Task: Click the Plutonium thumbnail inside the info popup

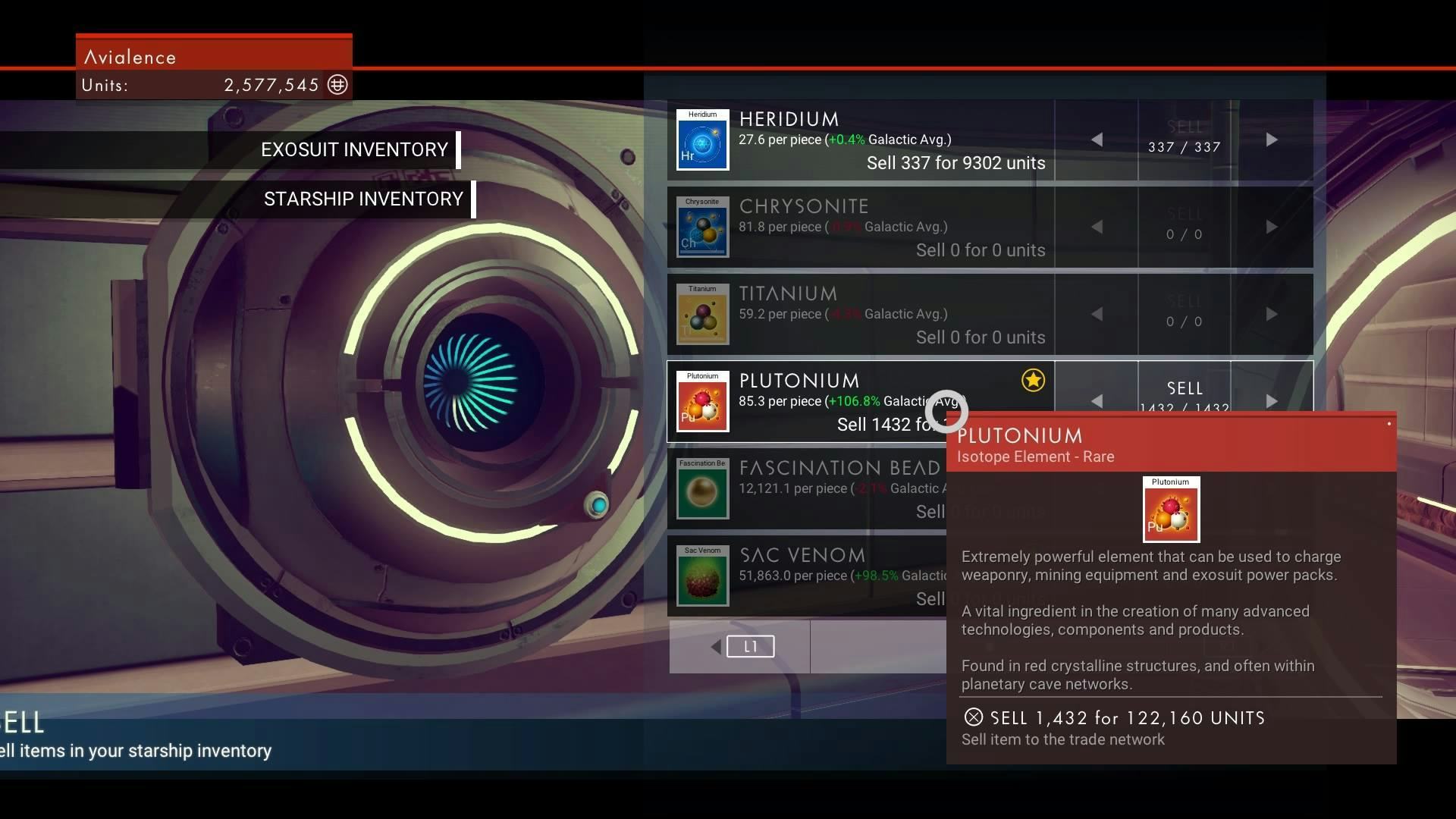Action: click(x=1171, y=510)
